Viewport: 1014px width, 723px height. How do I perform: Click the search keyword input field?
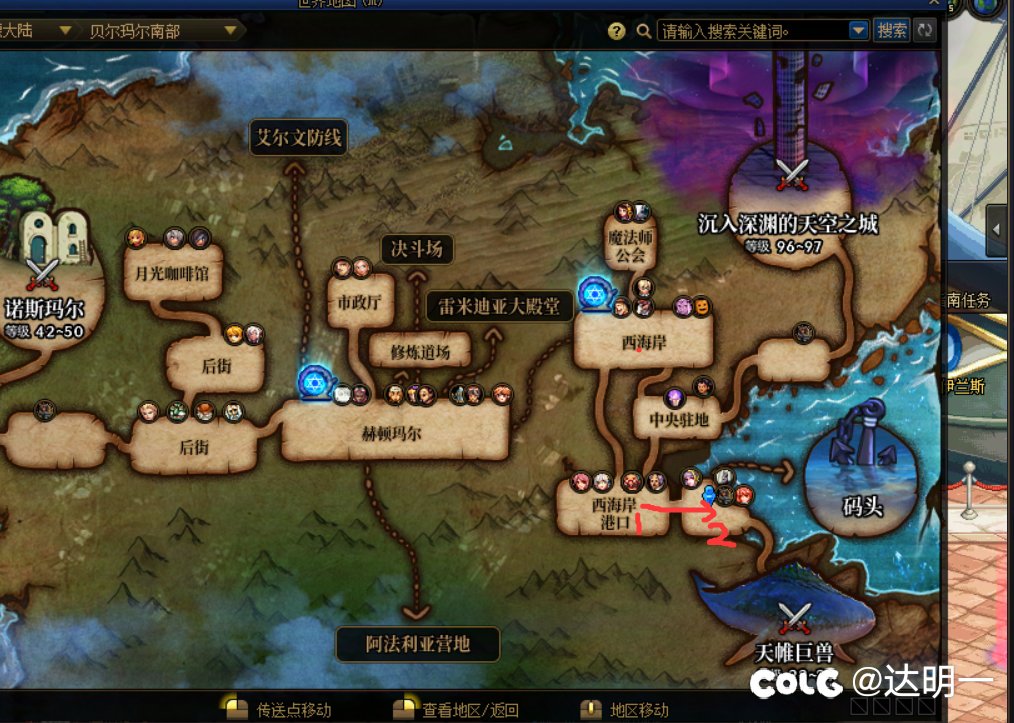pos(752,31)
